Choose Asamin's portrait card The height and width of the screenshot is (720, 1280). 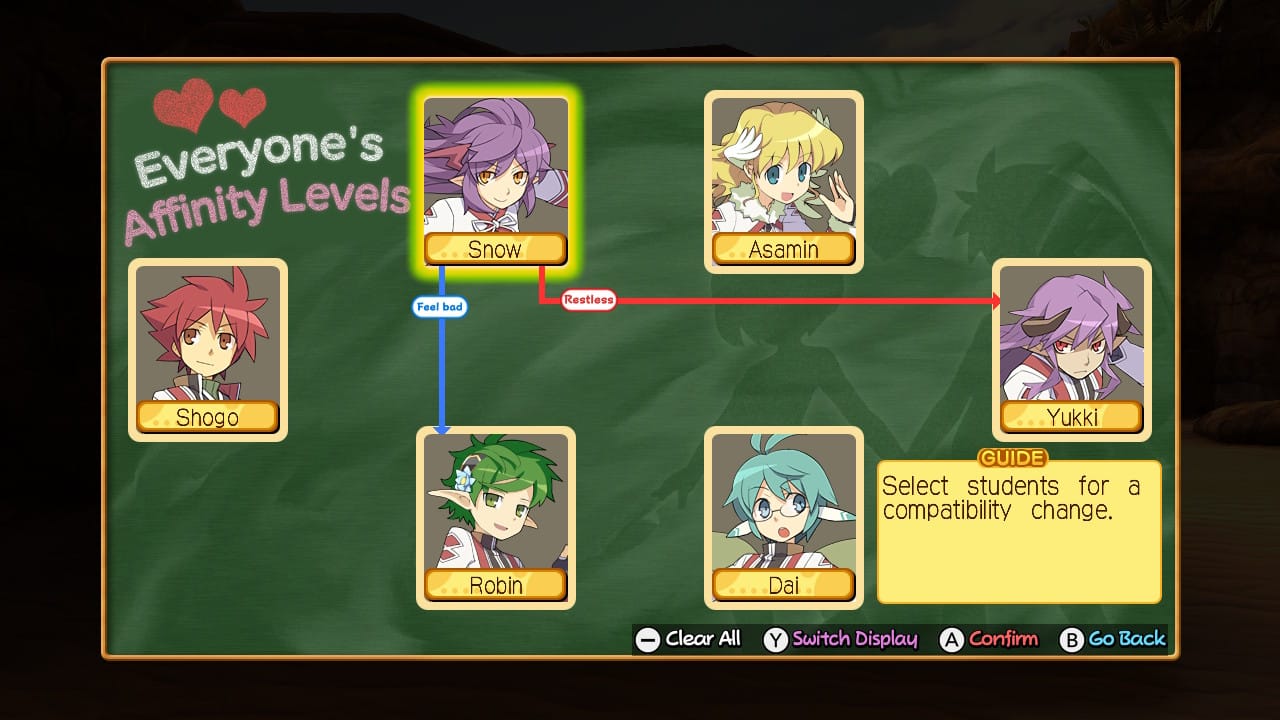click(783, 180)
